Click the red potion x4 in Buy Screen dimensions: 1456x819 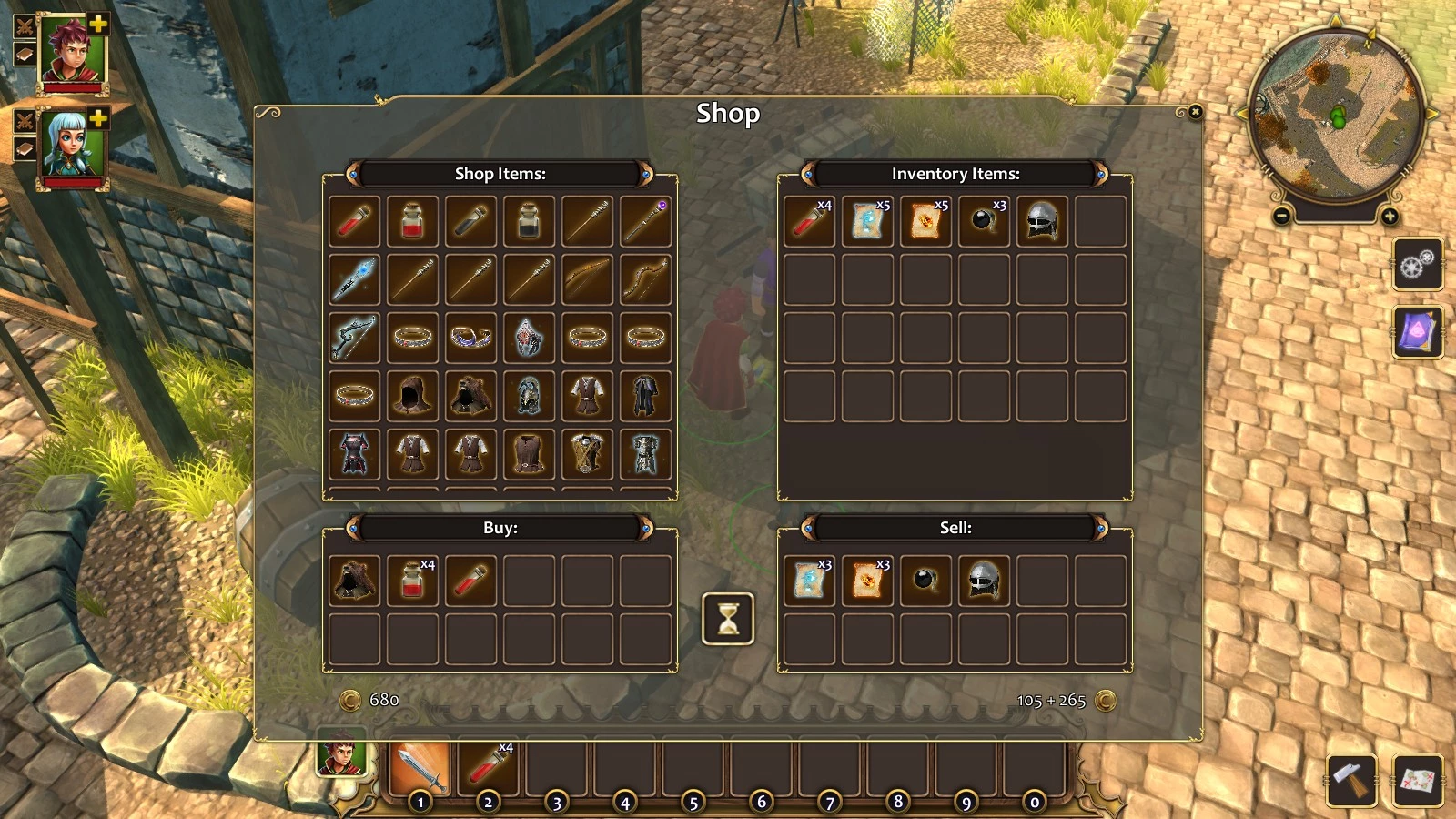412,581
